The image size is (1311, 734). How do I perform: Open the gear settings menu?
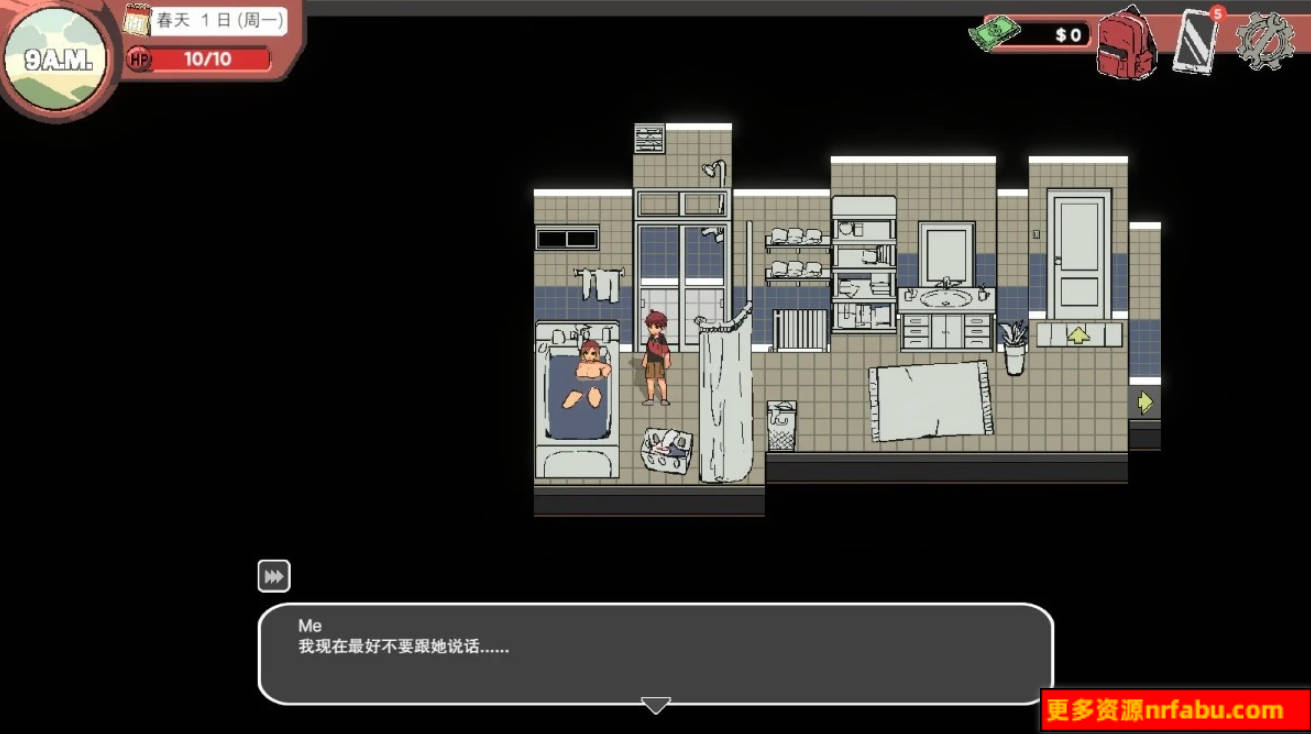click(1265, 42)
